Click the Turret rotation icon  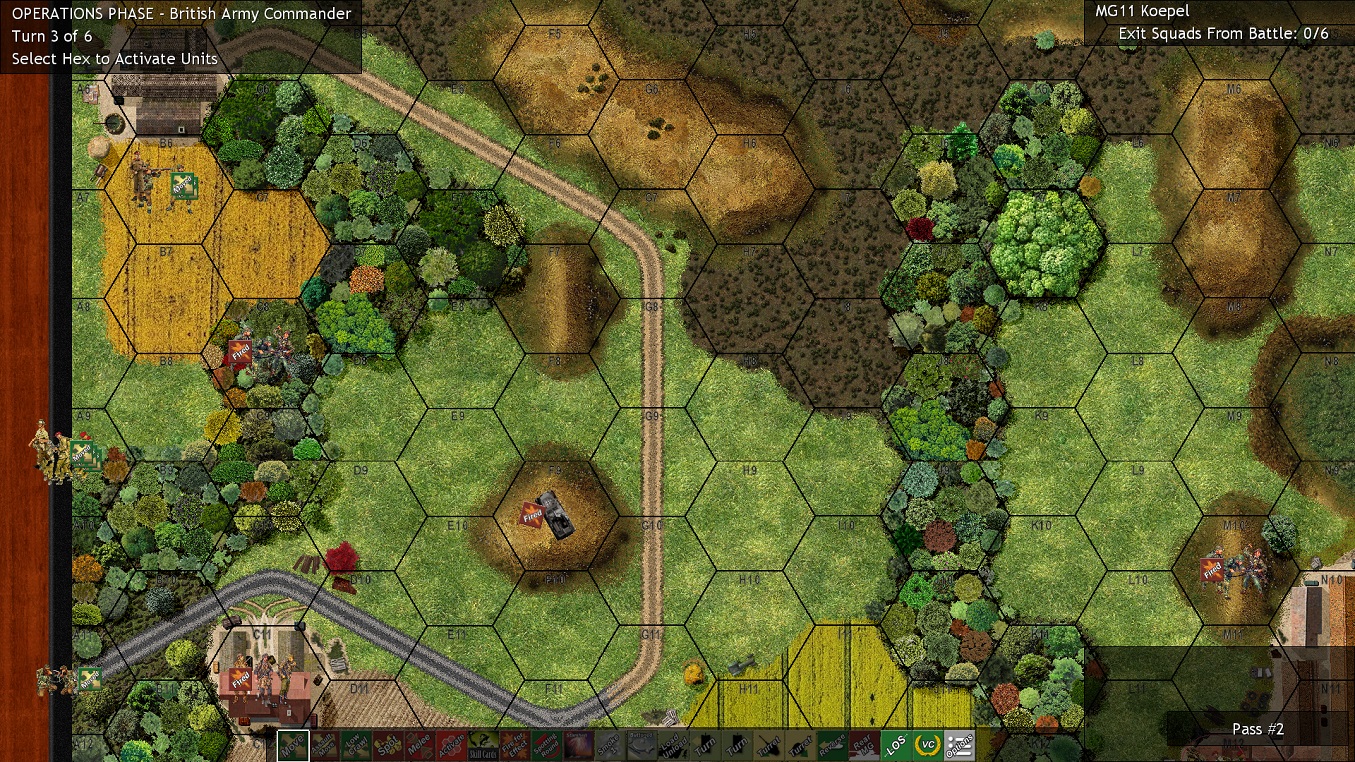771,745
